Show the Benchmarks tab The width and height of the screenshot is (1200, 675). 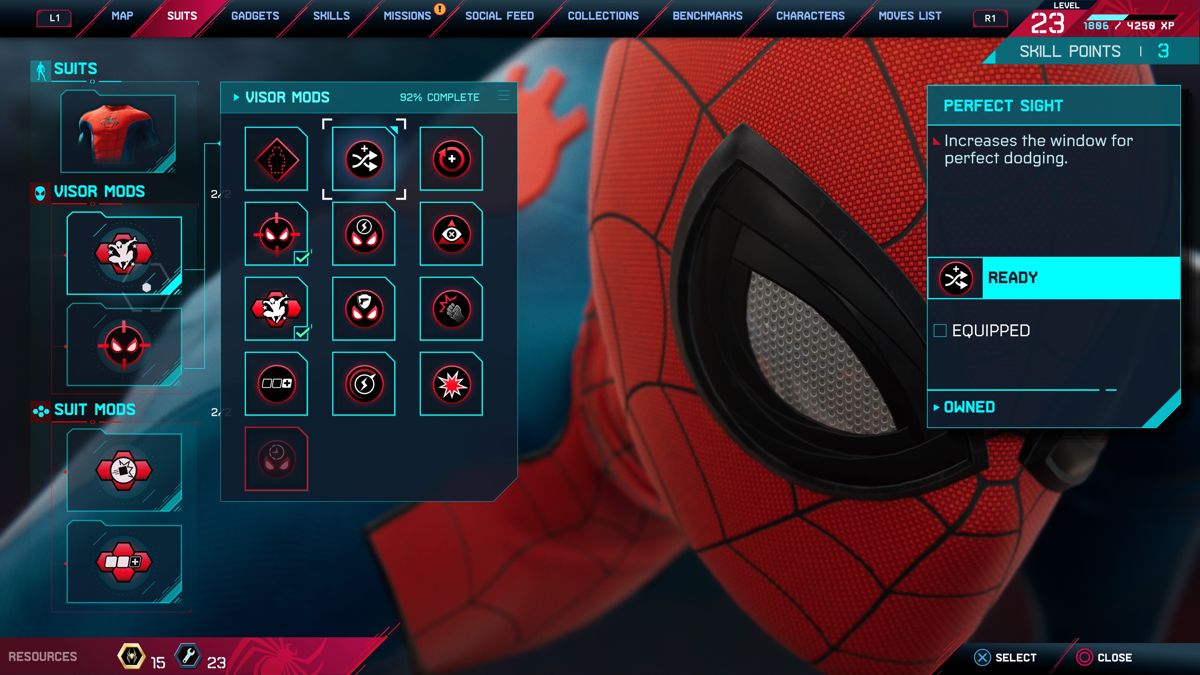click(708, 16)
